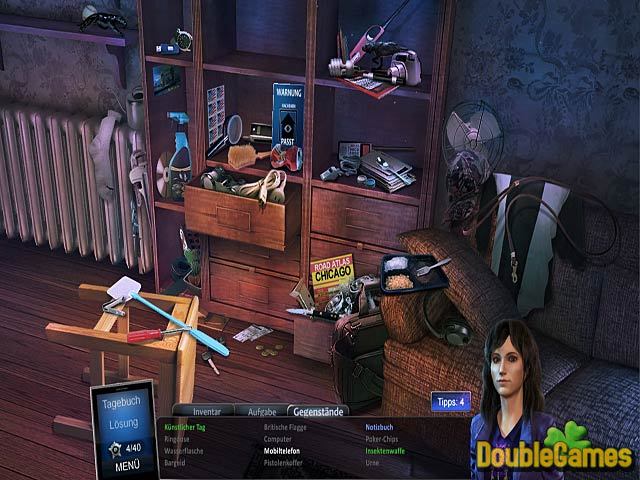
Task: Use a hint via Tipps button
Action: pos(450,402)
